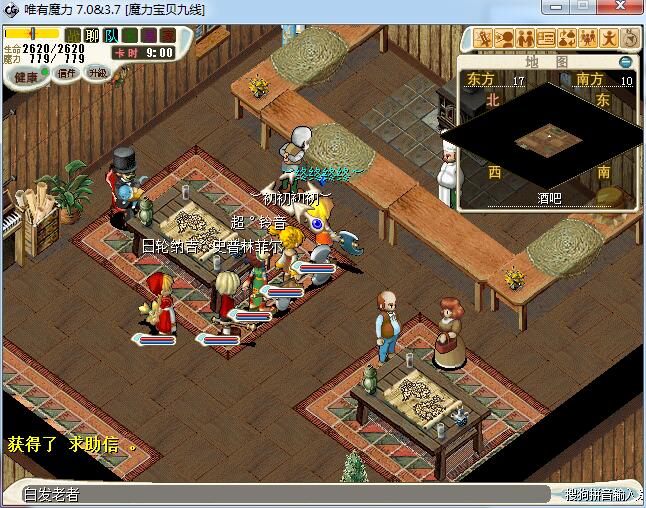This screenshot has height=508, width=646.
Task: Click the group of people family icon
Action: click(x=587, y=39)
